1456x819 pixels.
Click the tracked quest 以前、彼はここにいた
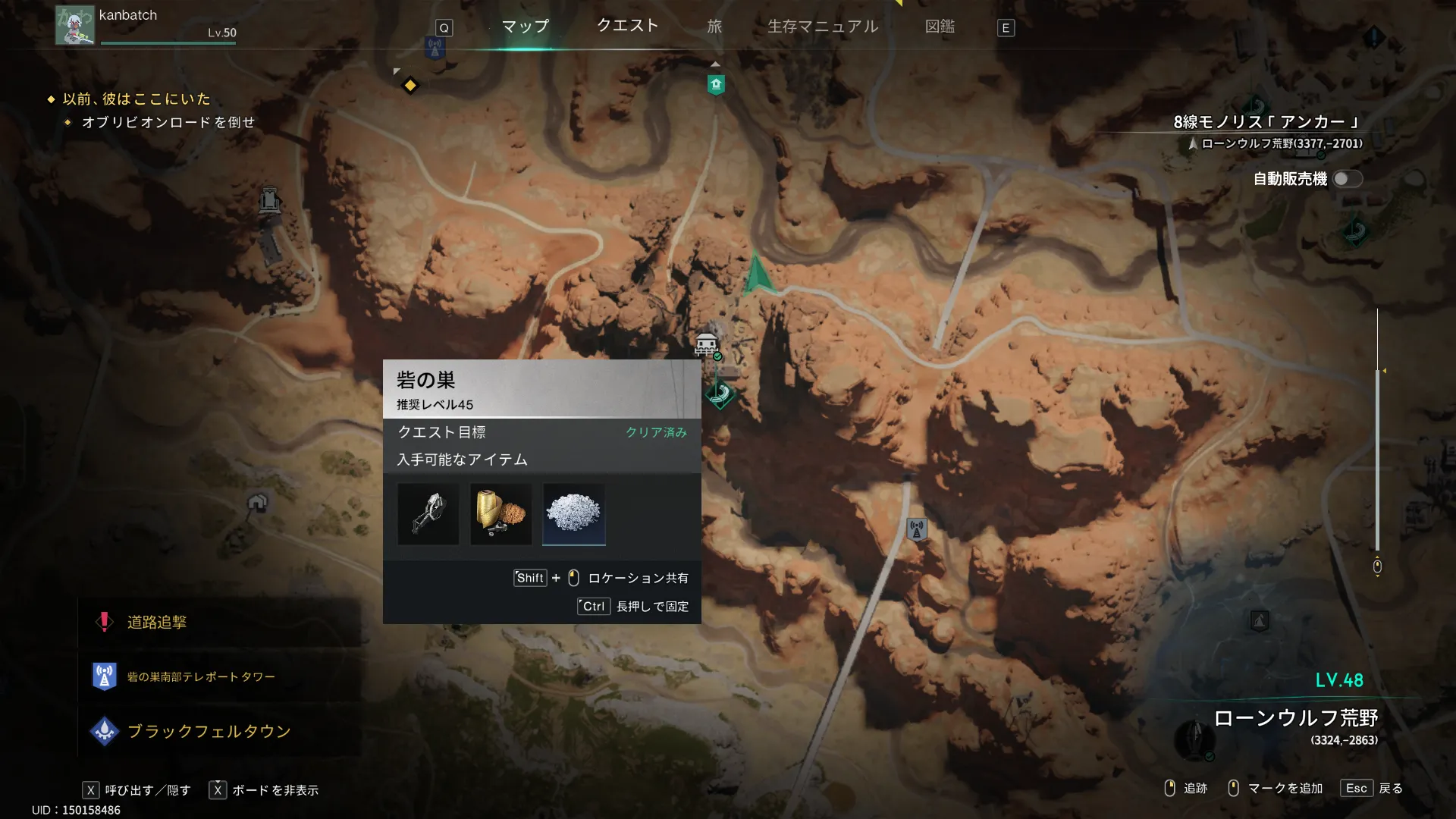(136, 99)
